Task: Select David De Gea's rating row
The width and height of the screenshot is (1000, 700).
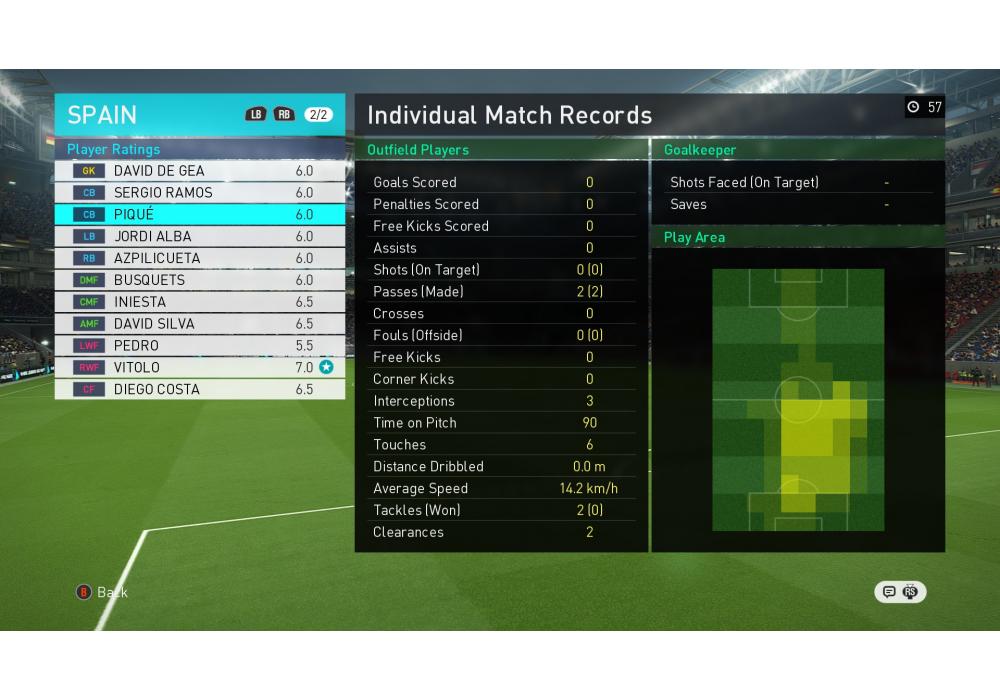Action: 200,171
